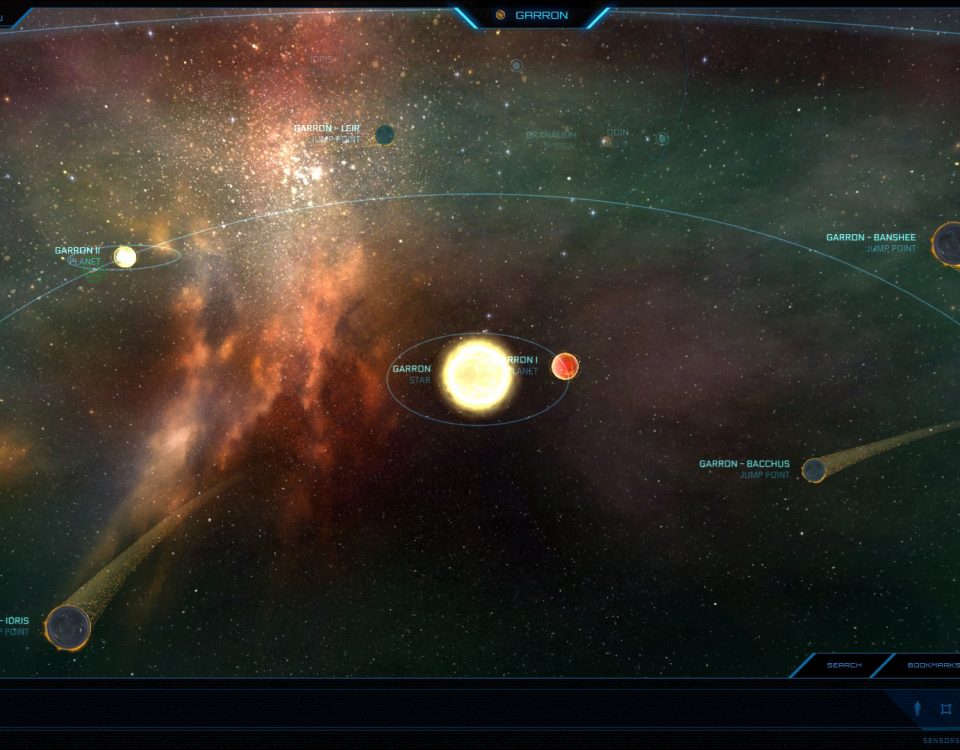Viewport: 960px width, 750px height.
Task: Open the Bookmarks tab
Action: coord(932,665)
